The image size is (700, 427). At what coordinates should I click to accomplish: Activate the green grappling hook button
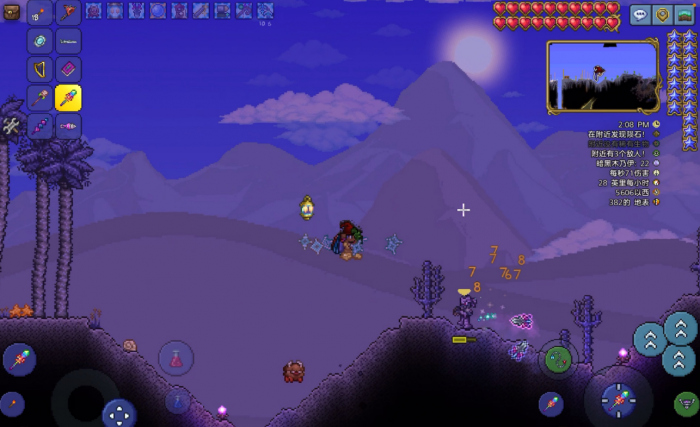tap(557, 360)
